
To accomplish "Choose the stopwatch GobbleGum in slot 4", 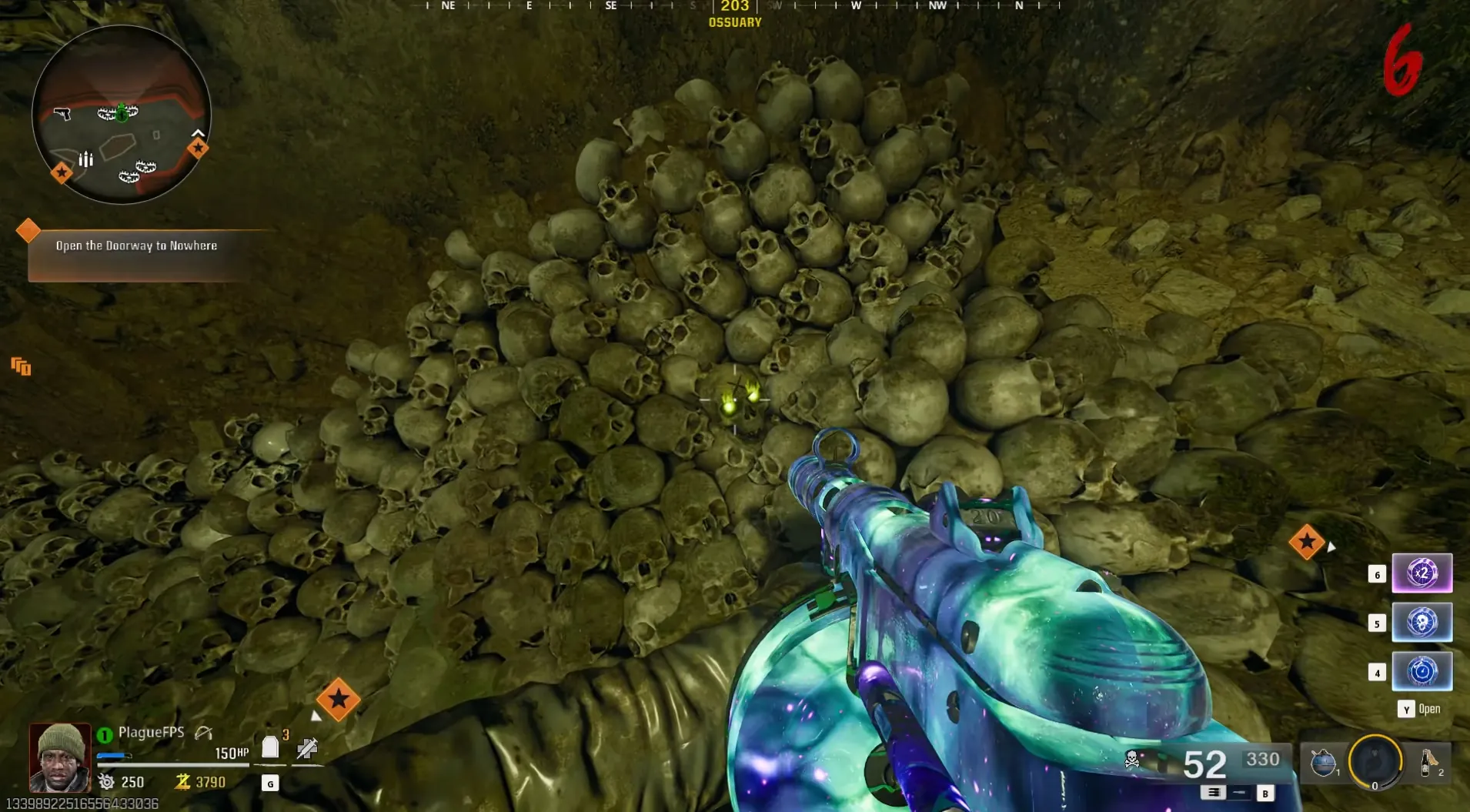I will (1422, 672).
